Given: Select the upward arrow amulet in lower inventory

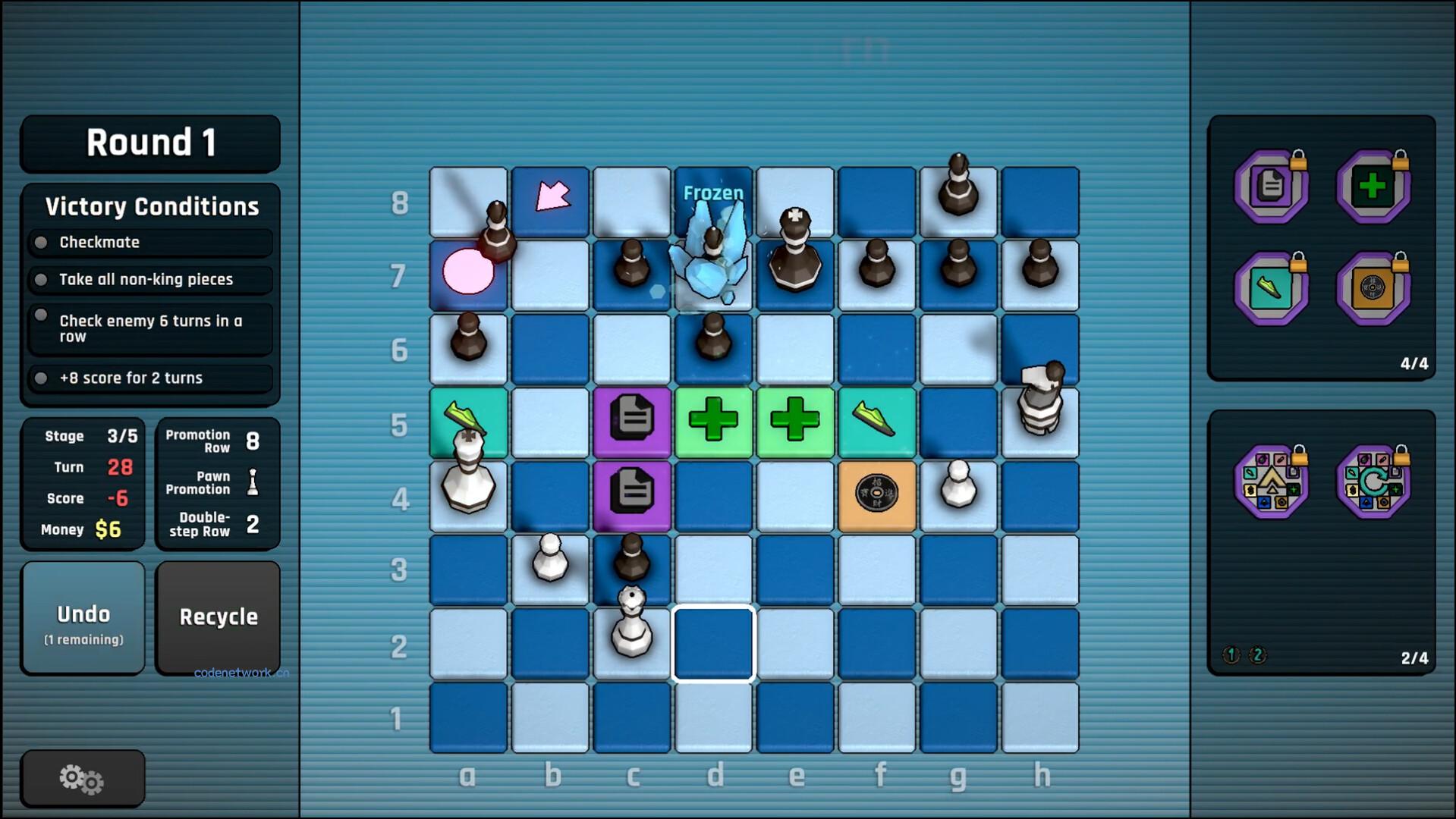Looking at the screenshot, I should click(1269, 482).
